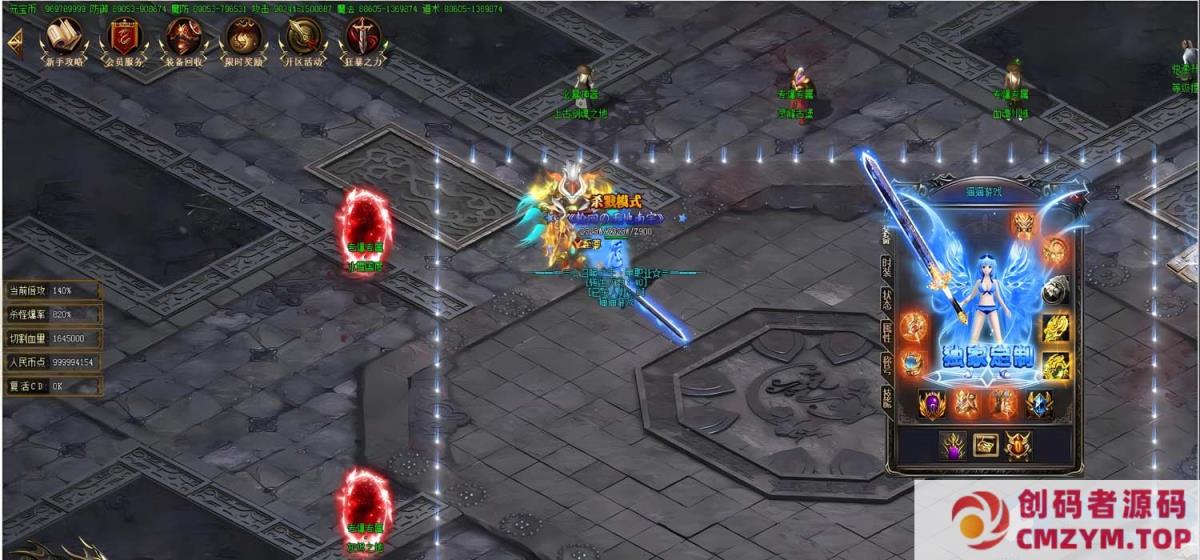Open the 限时奖励 timed rewards
Screen dimensions: 1200x560
coord(243,38)
